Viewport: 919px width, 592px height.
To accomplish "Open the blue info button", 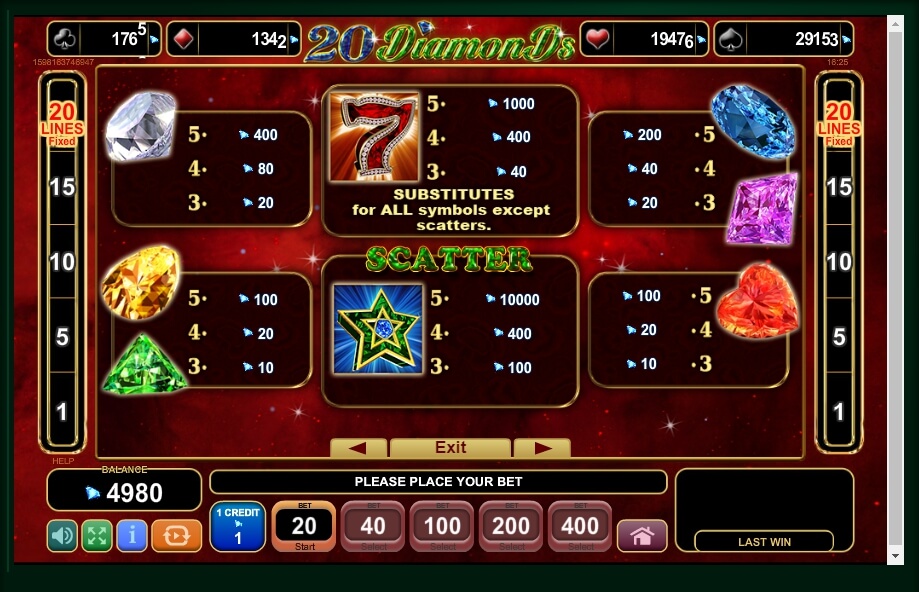I will point(132,536).
